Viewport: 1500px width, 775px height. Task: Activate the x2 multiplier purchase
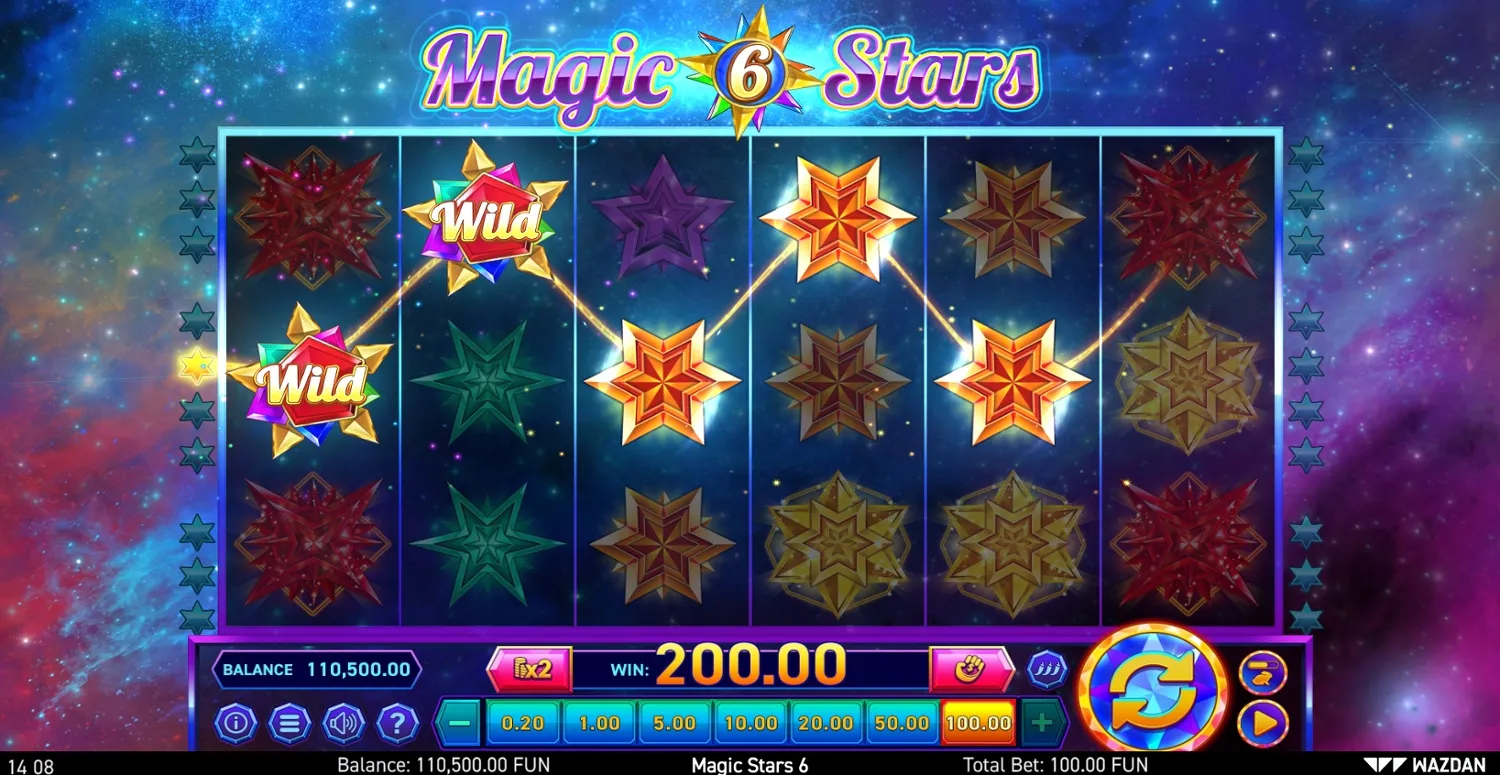pos(530,669)
